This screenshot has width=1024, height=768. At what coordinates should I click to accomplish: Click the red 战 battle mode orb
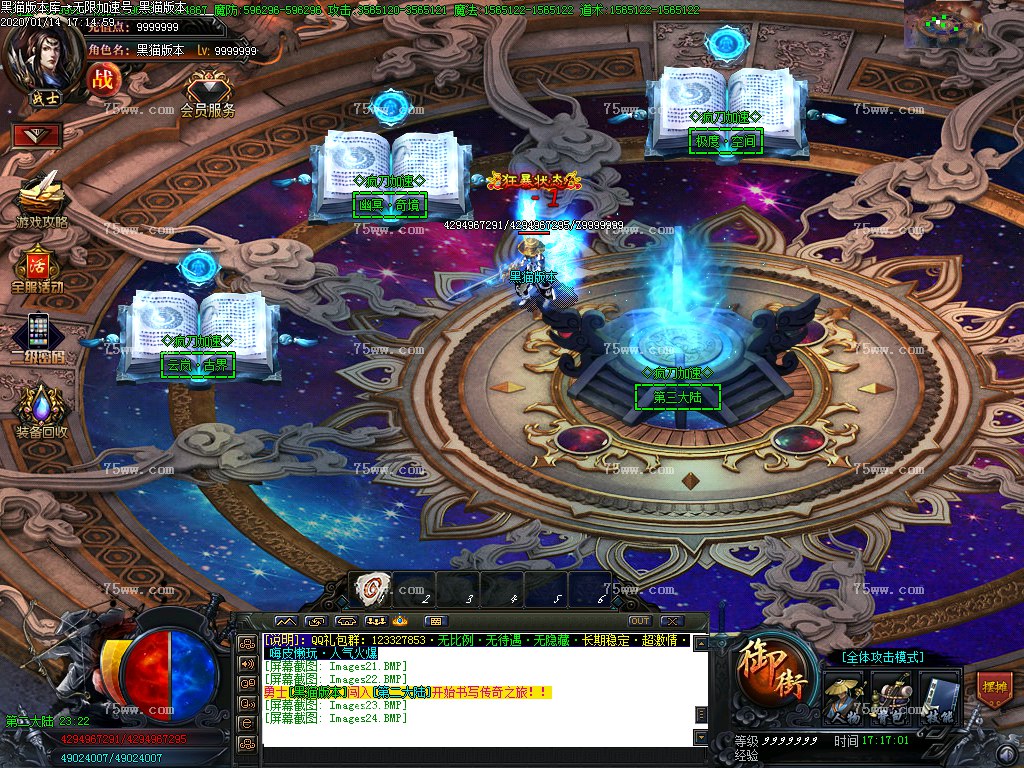tap(103, 79)
